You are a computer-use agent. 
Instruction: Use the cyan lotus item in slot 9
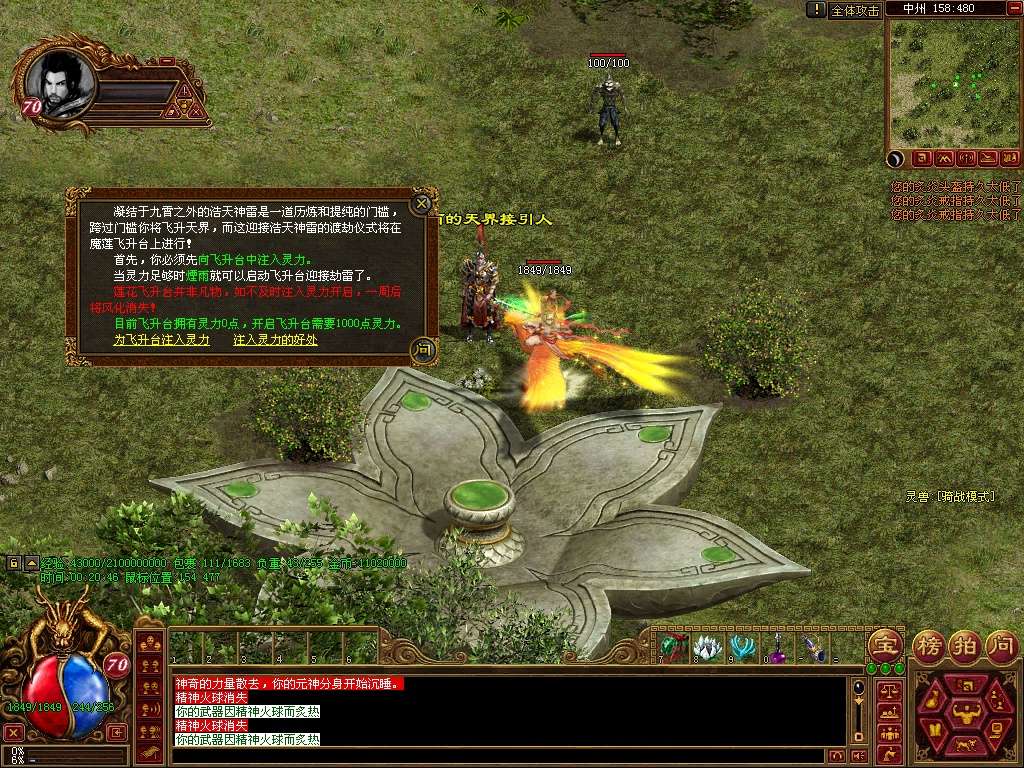(742, 647)
